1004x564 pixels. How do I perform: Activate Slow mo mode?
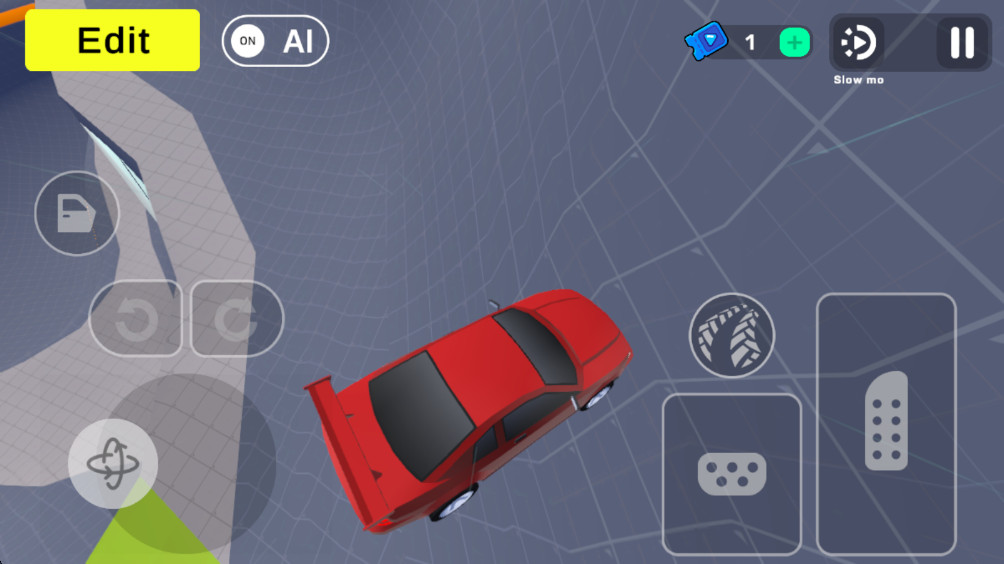tap(858, 43)
